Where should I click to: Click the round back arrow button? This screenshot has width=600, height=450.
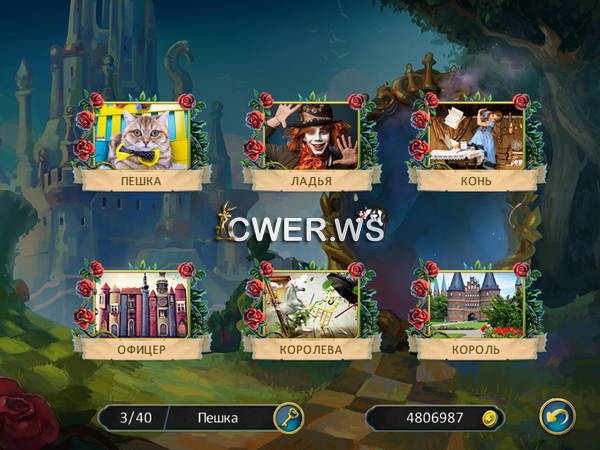point(556,416)
